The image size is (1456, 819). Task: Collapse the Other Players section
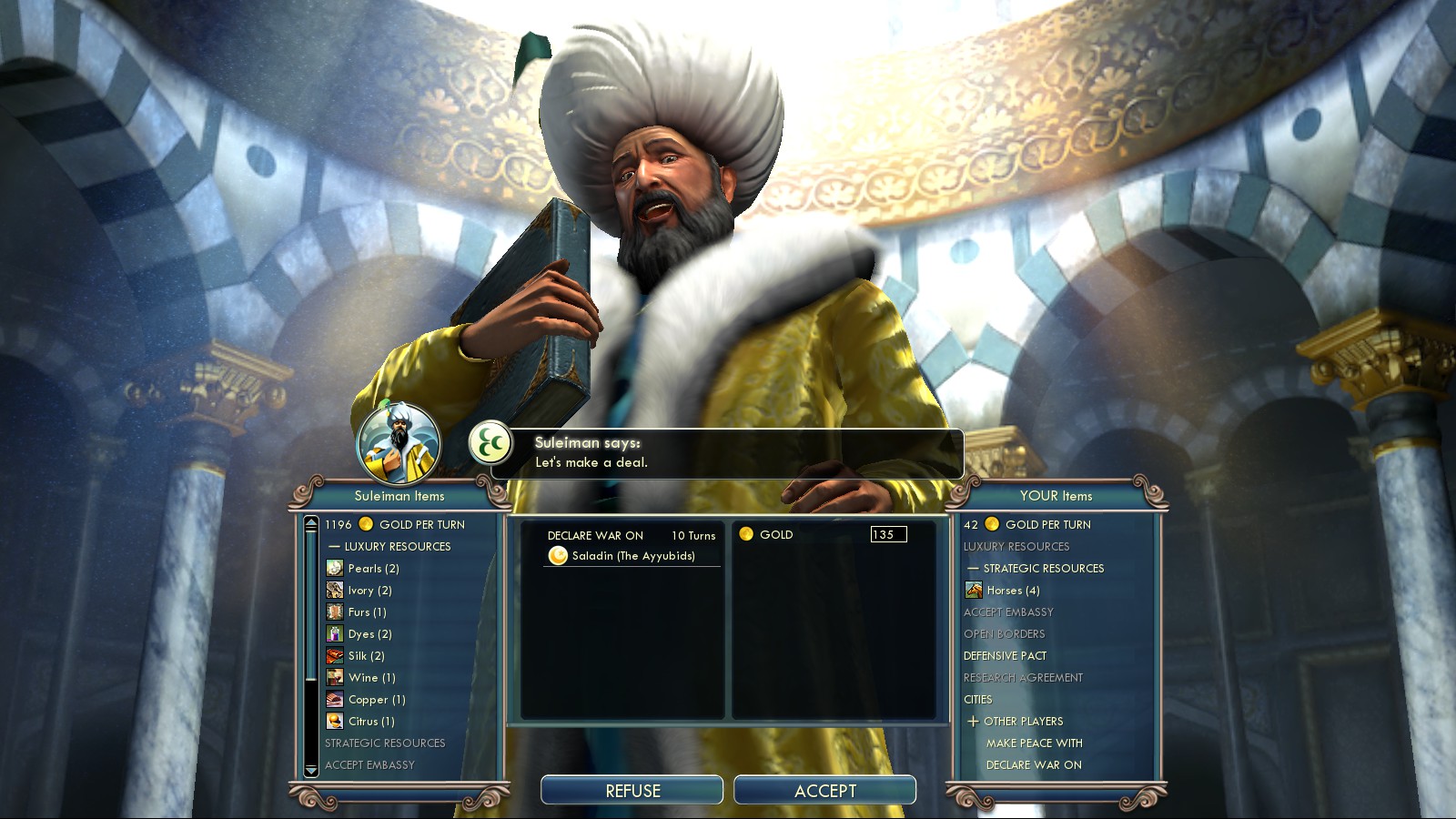coord(974,721)
